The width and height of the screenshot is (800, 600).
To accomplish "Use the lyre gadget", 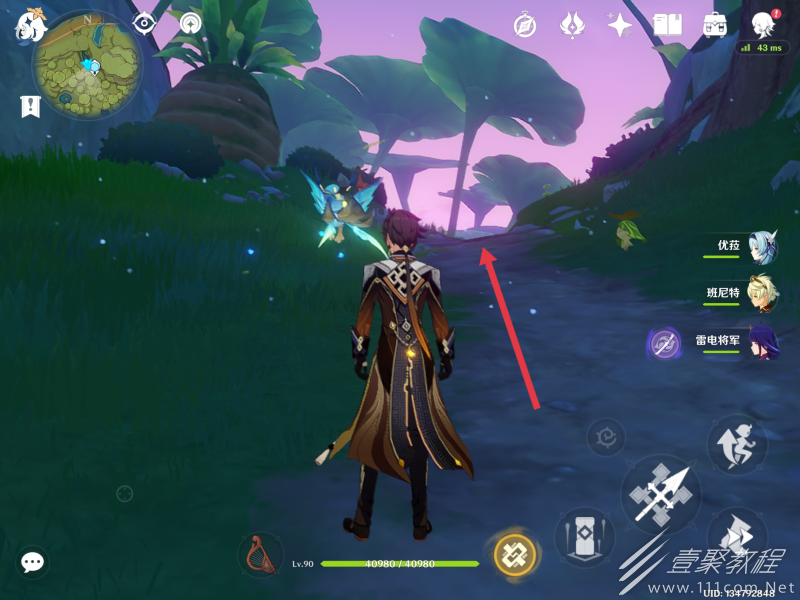I will tap(261, 555).
